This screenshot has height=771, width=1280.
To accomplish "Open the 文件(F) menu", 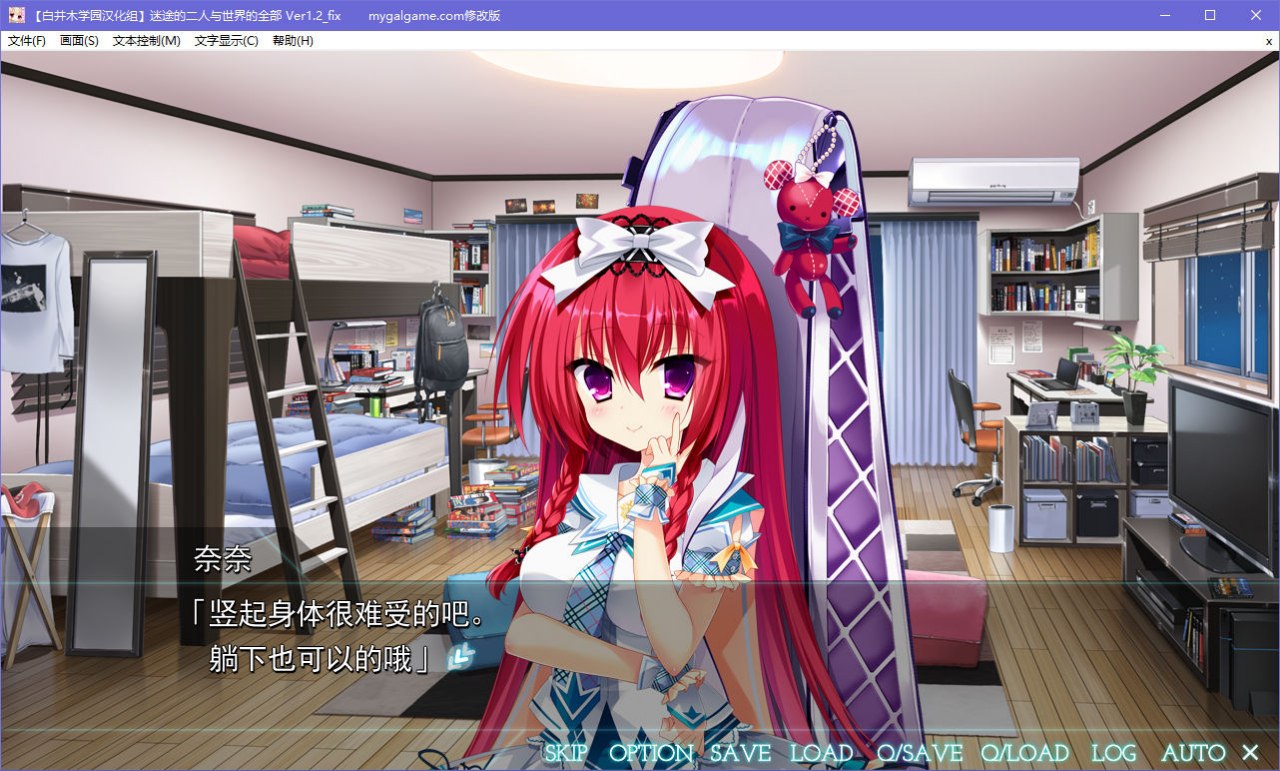I will (x=25, y=41).
